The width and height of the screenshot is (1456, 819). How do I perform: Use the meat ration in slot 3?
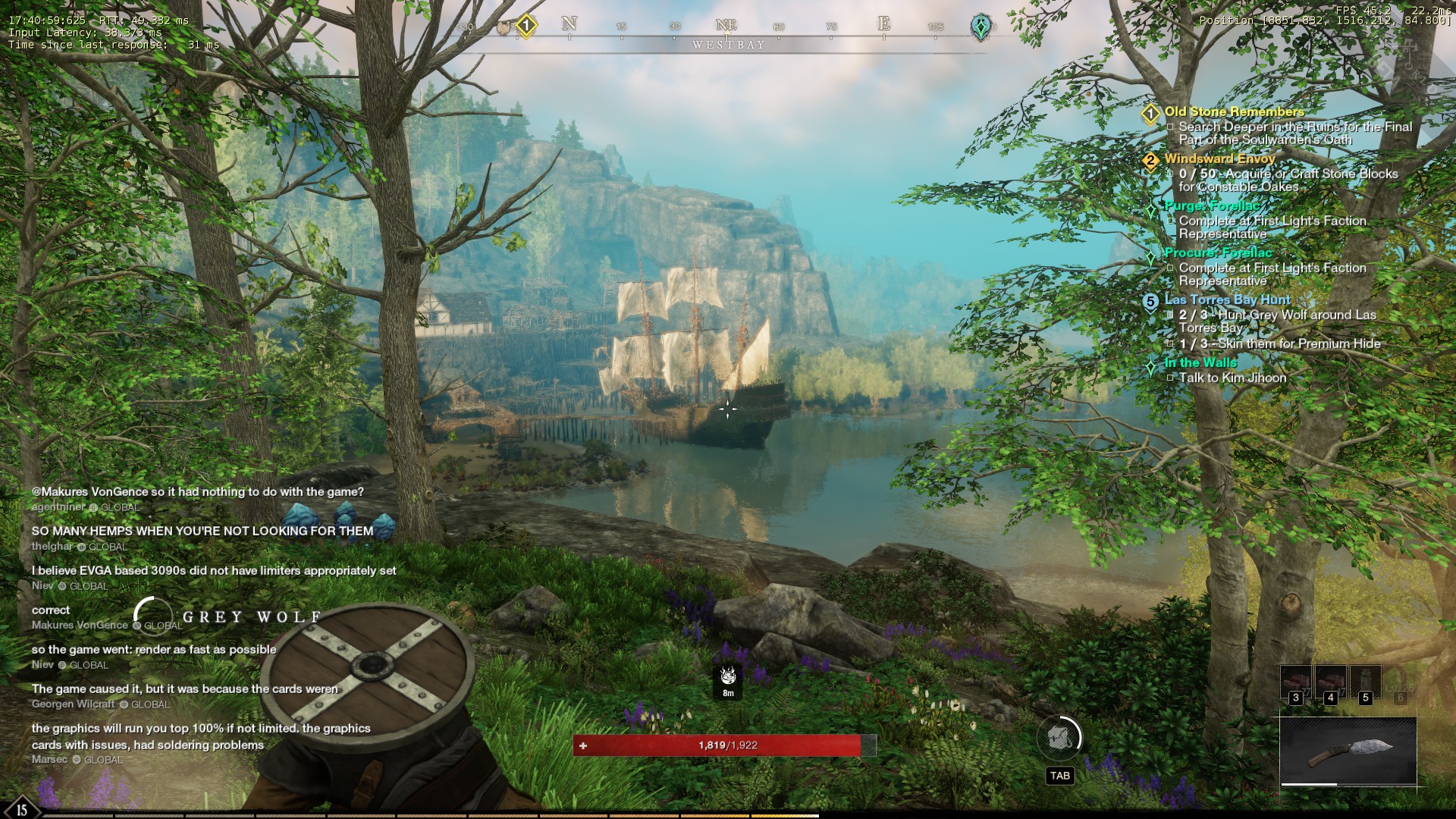coord(1295,682)
